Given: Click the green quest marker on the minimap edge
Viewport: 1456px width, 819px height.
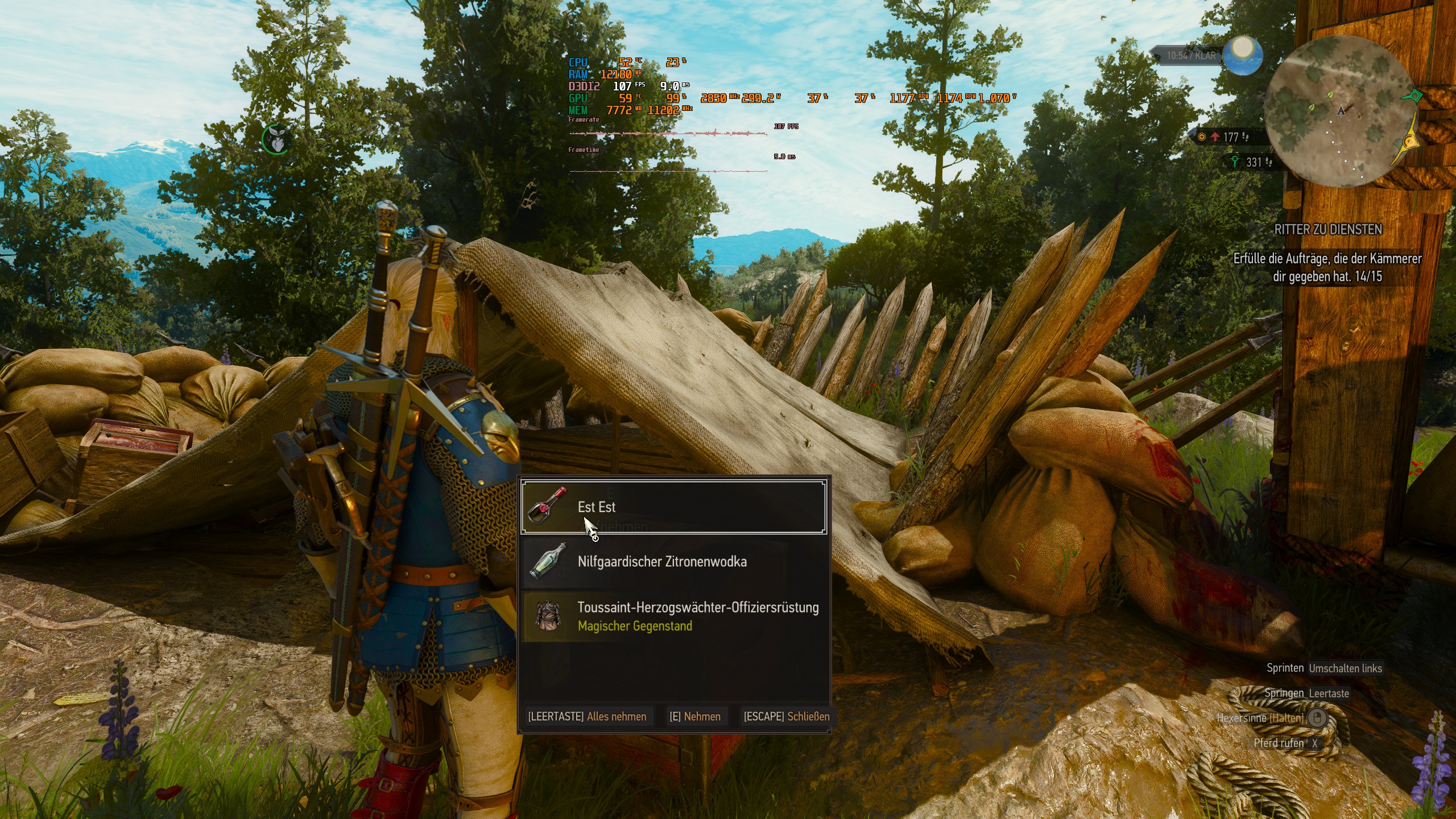Looking at the screenshot, I should pos(1415,94).
